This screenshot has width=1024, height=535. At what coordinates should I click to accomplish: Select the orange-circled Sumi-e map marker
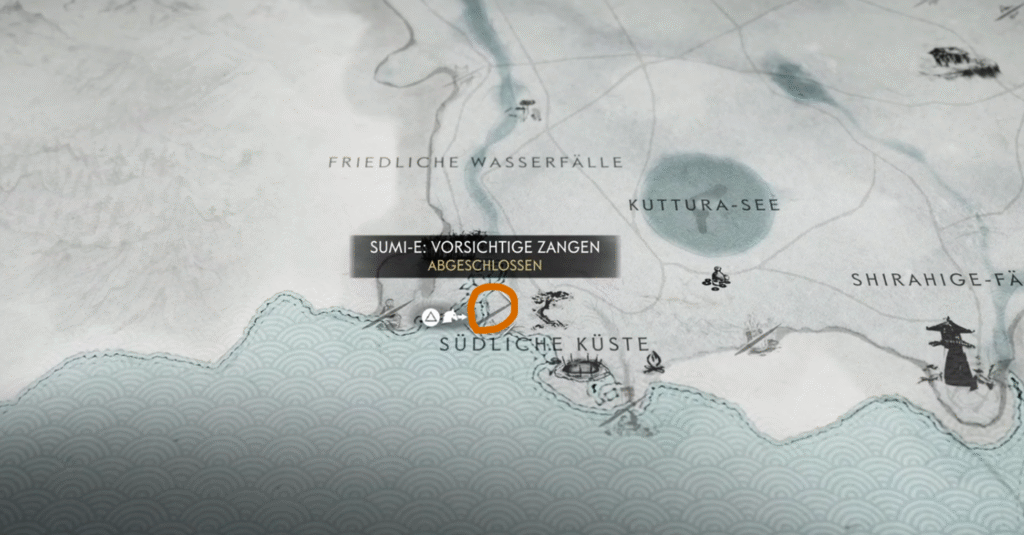pyautogui.click(x=492, y=309)
